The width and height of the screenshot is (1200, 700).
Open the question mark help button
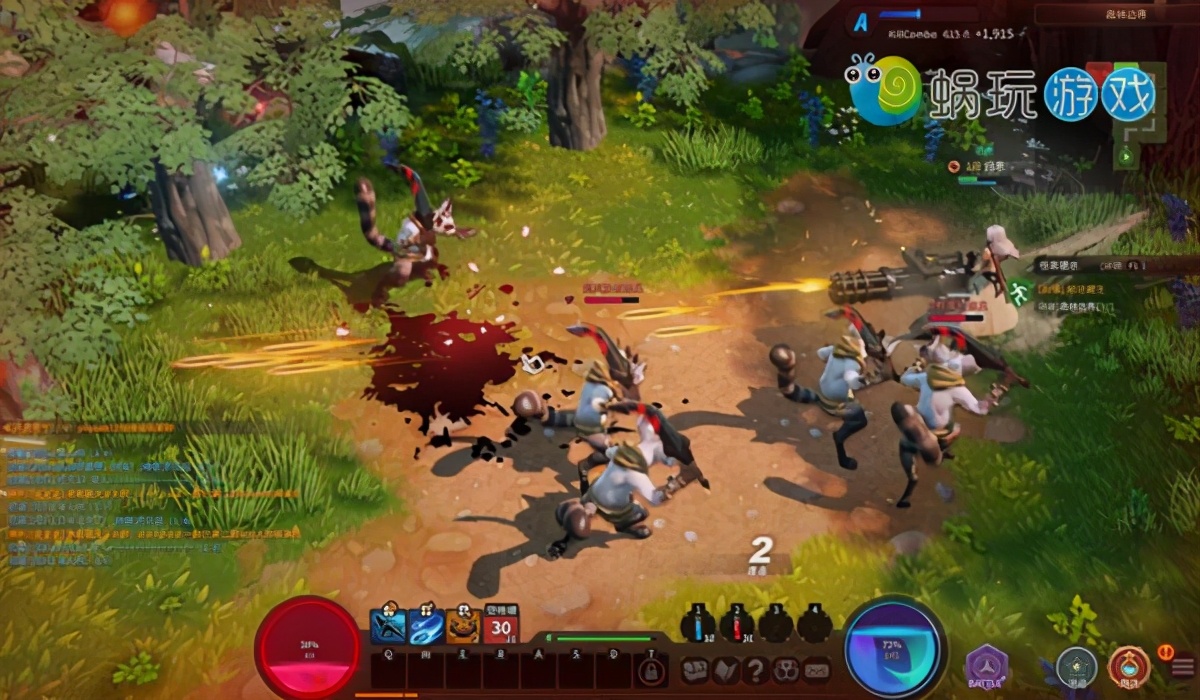click(757, 669)
